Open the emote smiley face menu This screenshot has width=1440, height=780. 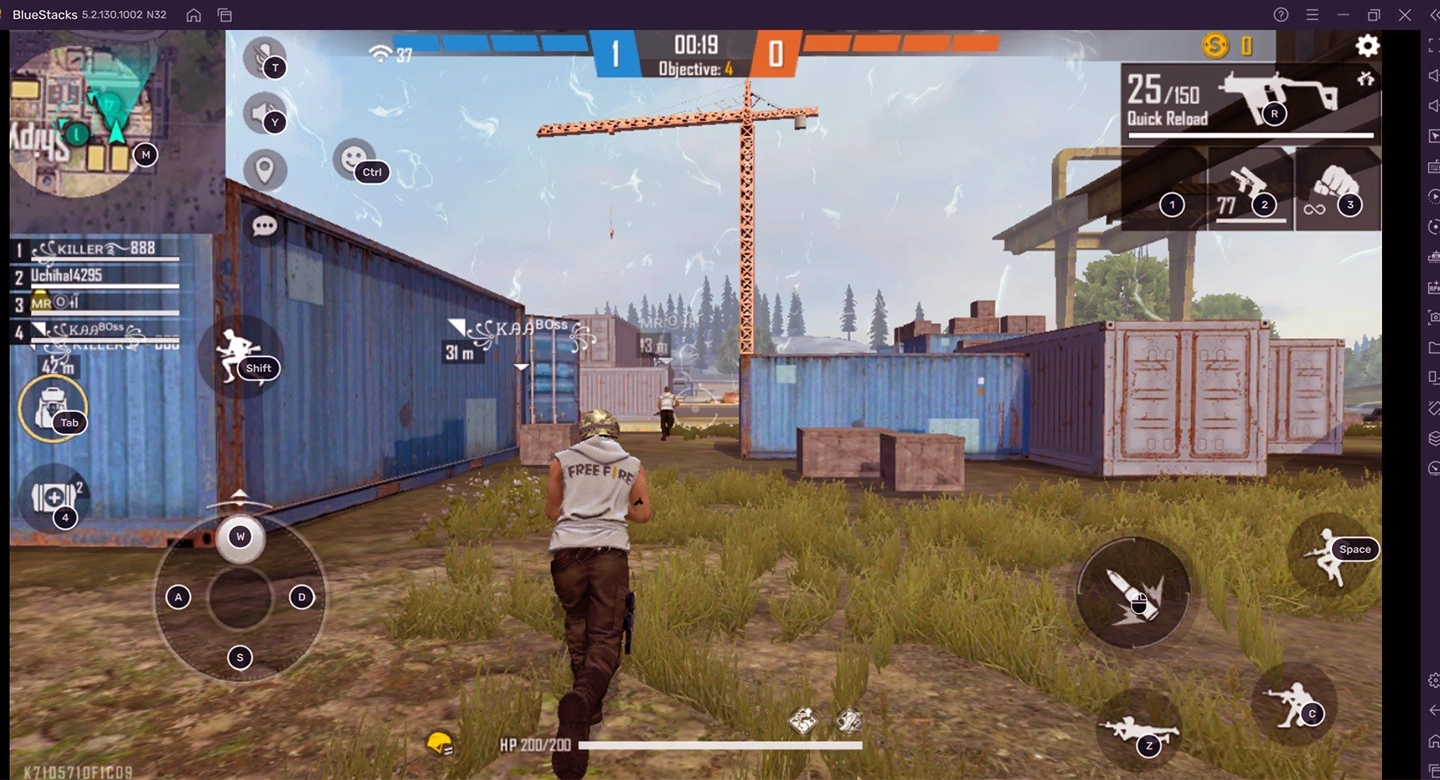tap(353, 158)
